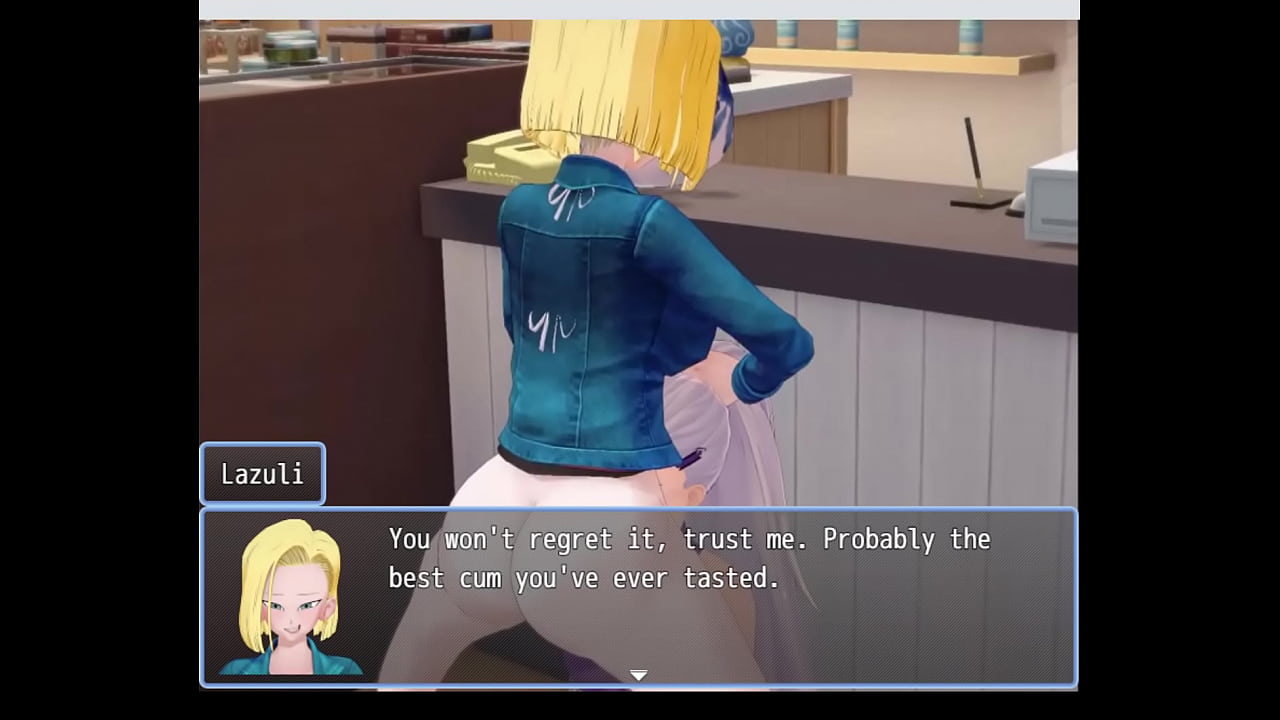
Task: Select the Lazuli name plate
Action: point(262,473)
